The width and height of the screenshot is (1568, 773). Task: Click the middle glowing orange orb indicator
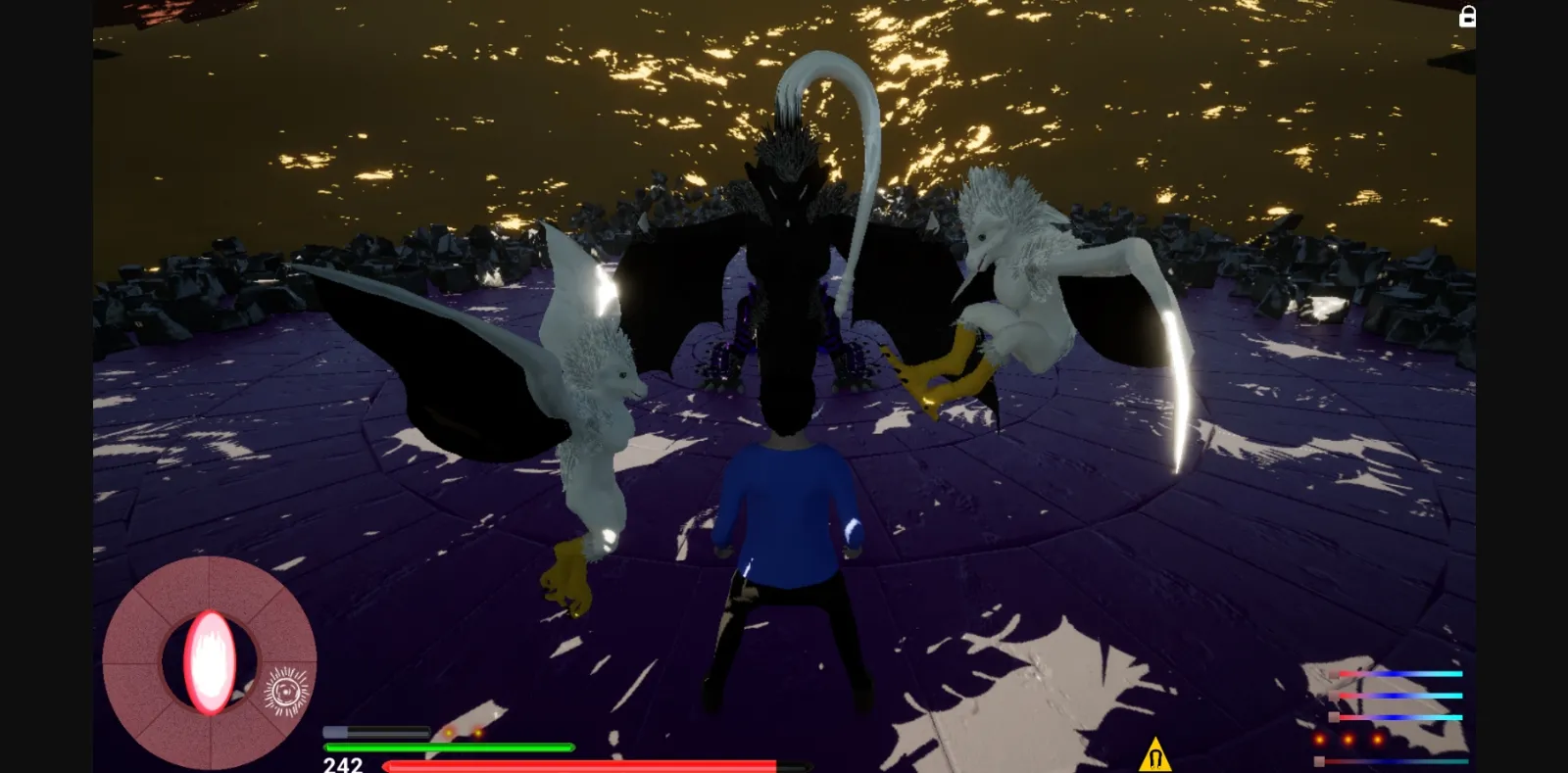click(1347, 739)
